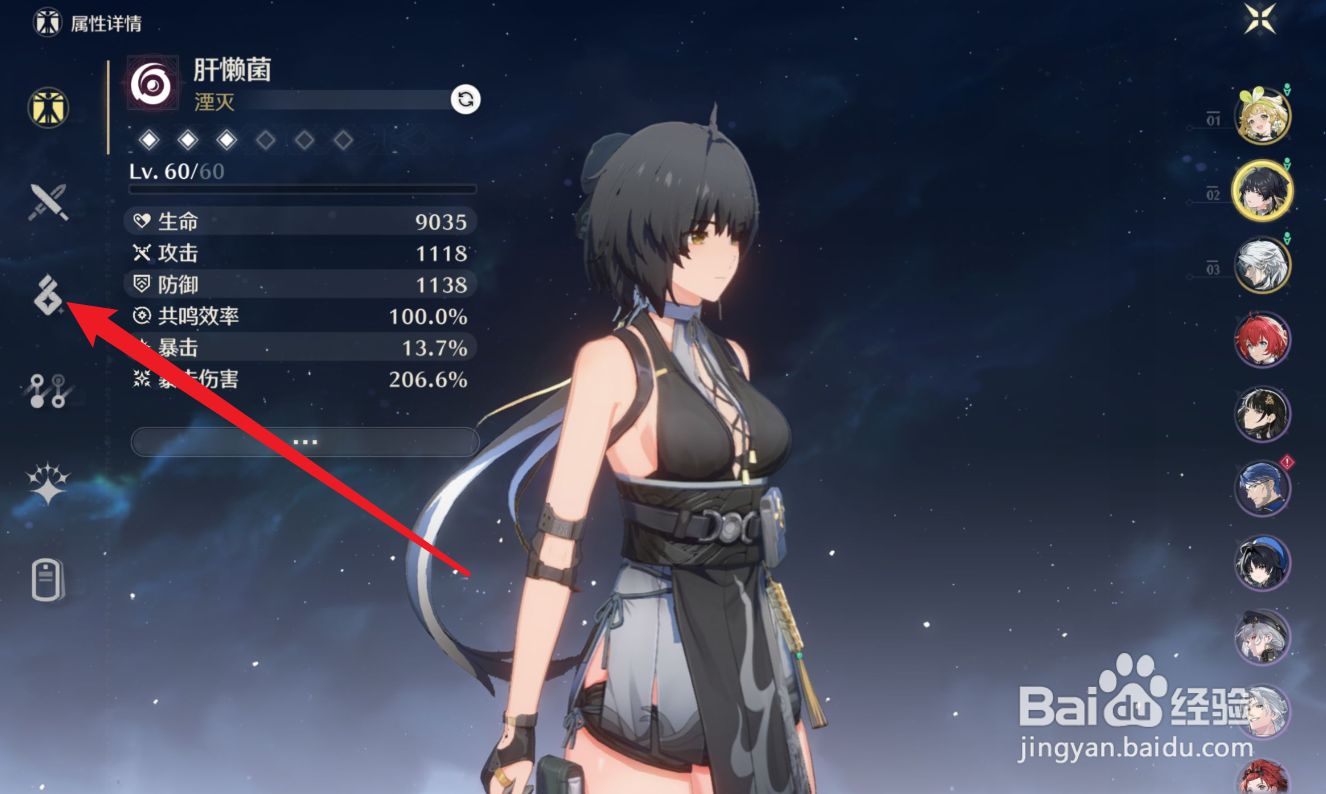This screenshot has width=1326, height=794.
Task: Pick the white-haired character in slot 03
Action: tap(1262, 266)
